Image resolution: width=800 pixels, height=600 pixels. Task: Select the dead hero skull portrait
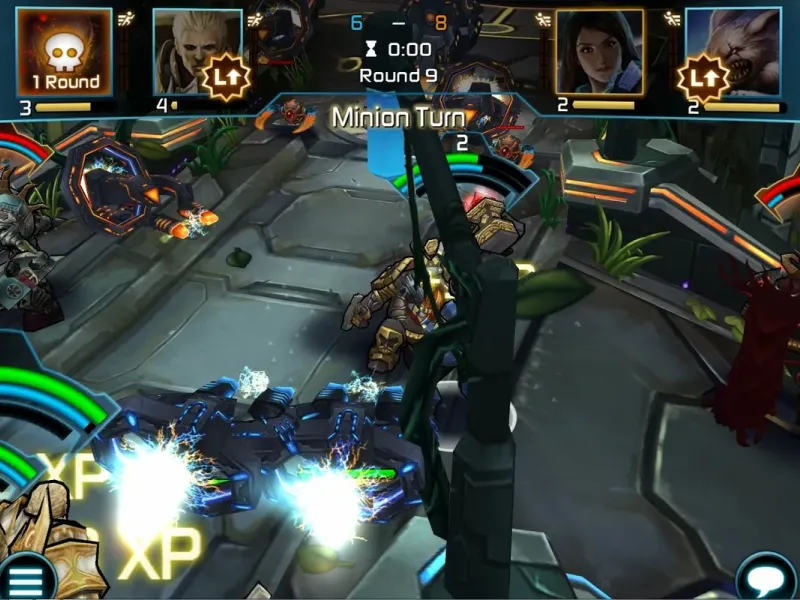point(64,52)
